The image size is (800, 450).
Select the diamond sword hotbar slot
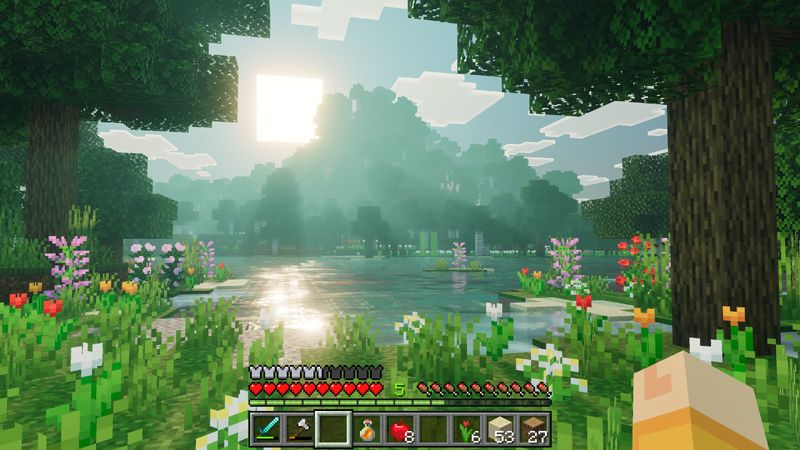pyautogui.click(x=265, y=430)
